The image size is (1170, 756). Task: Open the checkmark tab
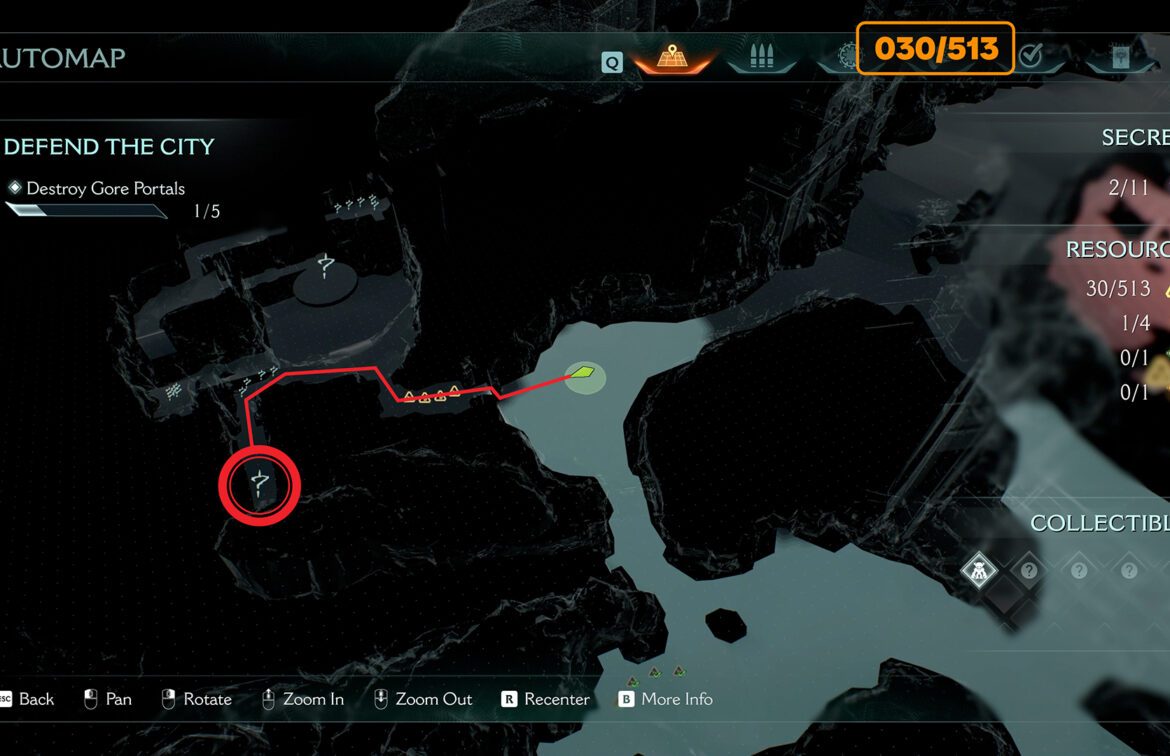pyautogui.click(x=1031, y=56)
